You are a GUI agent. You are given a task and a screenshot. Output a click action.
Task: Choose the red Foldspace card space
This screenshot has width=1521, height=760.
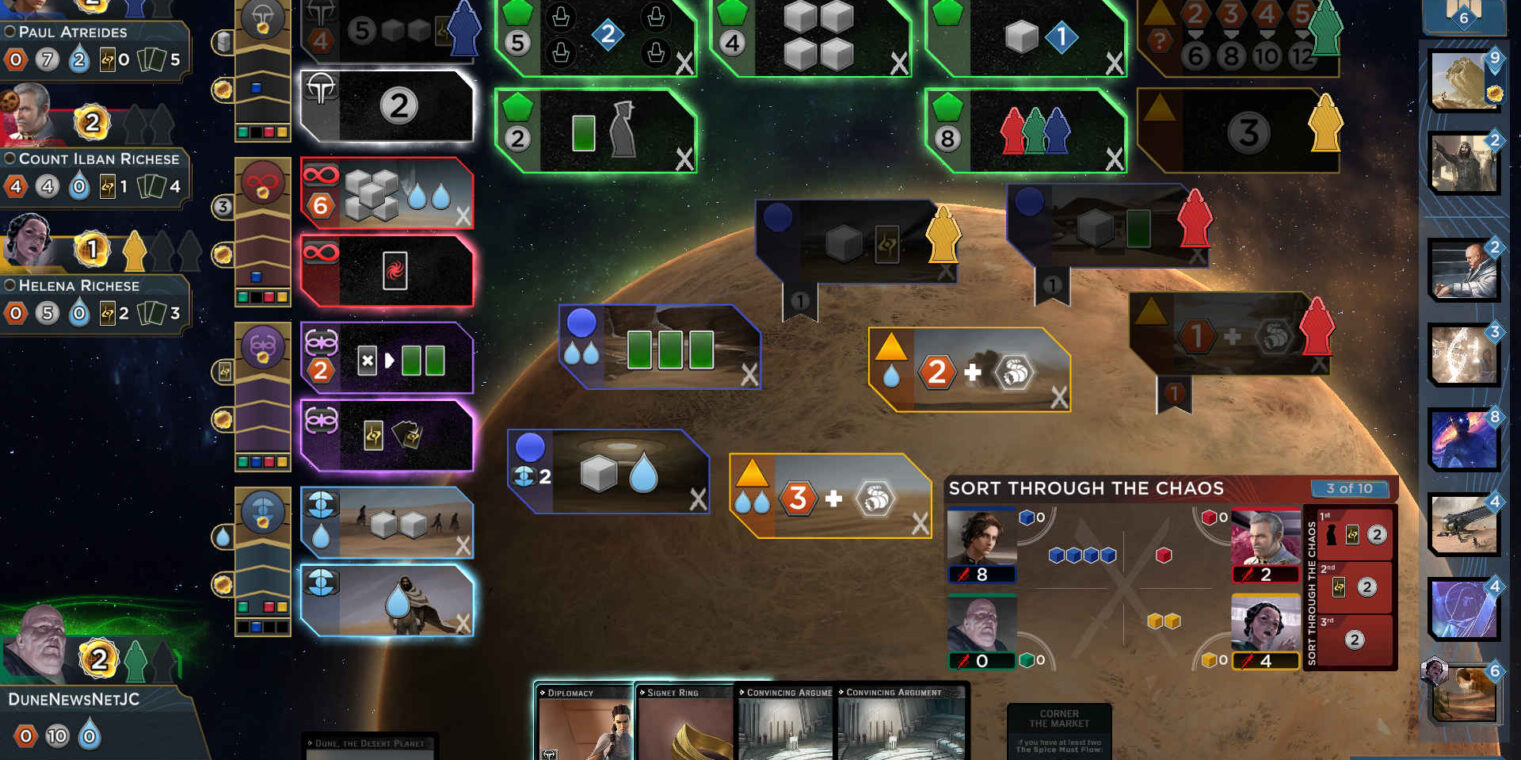(x=387, y=271)
